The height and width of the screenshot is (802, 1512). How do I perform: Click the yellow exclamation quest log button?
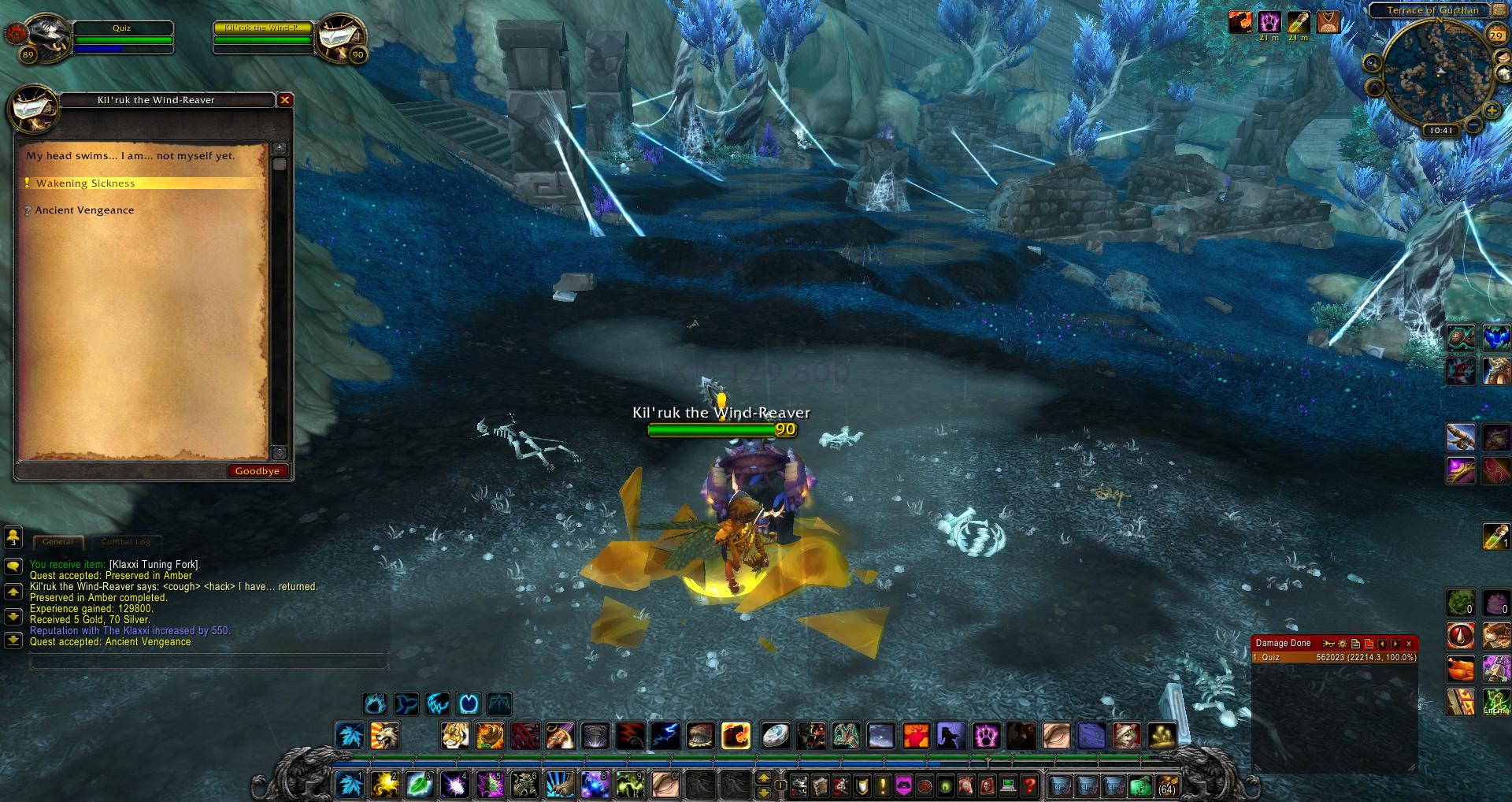[x=882, y=785]
